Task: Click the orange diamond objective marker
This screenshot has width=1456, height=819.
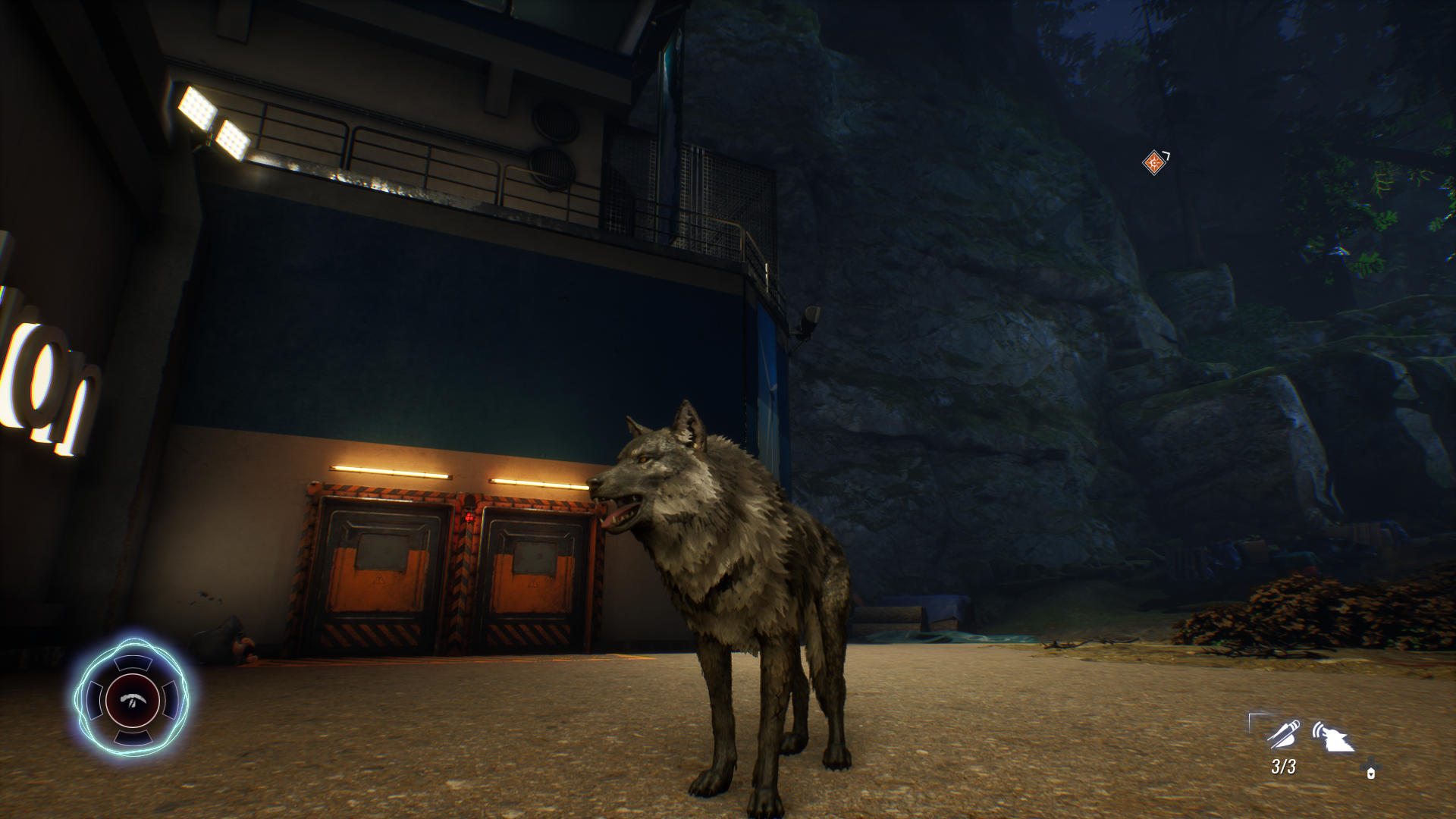Action: pyautogui.click(x=1154, y=162)
